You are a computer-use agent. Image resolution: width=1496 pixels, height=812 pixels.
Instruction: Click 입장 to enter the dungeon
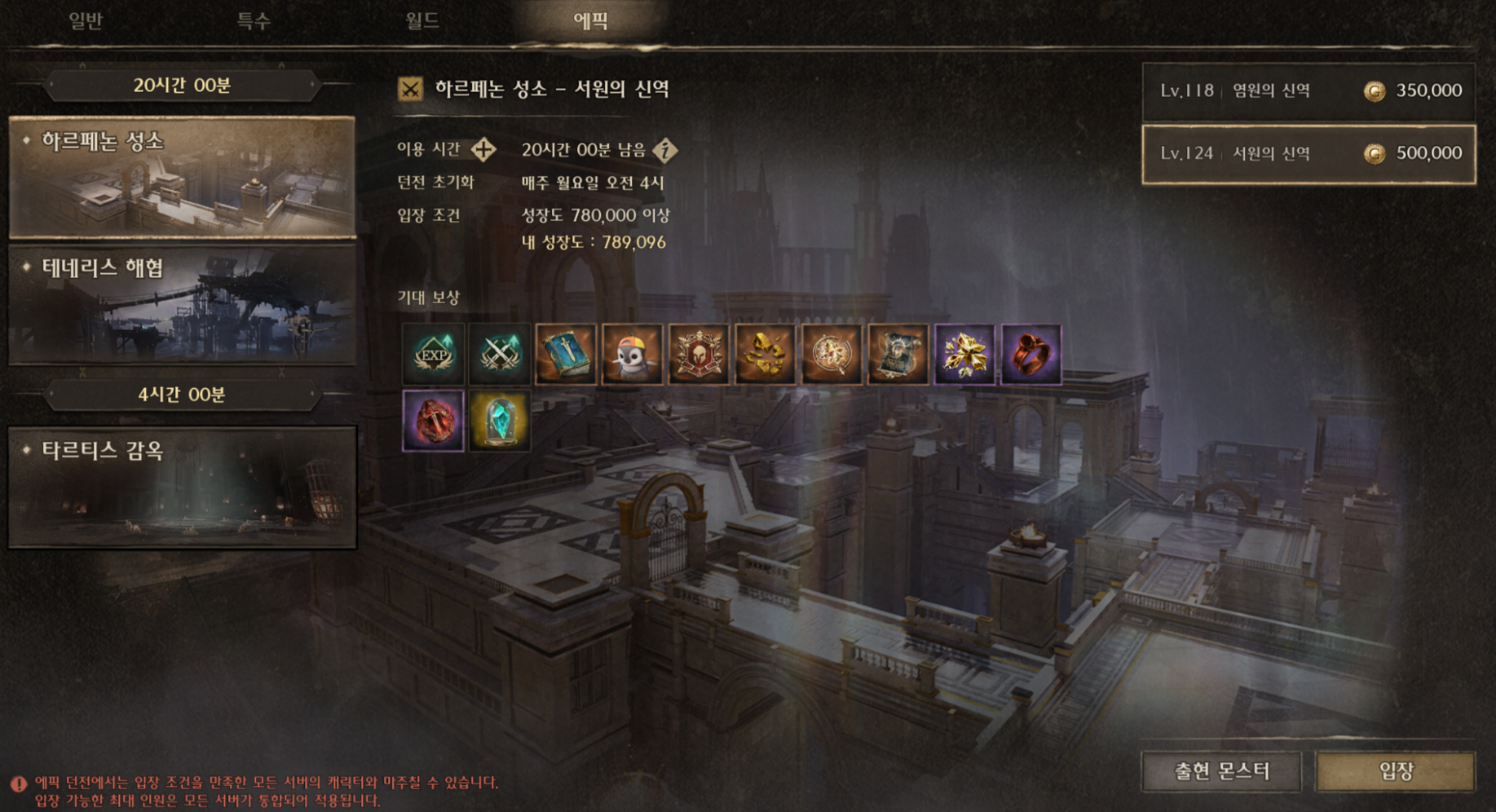tap(1395, 770)
